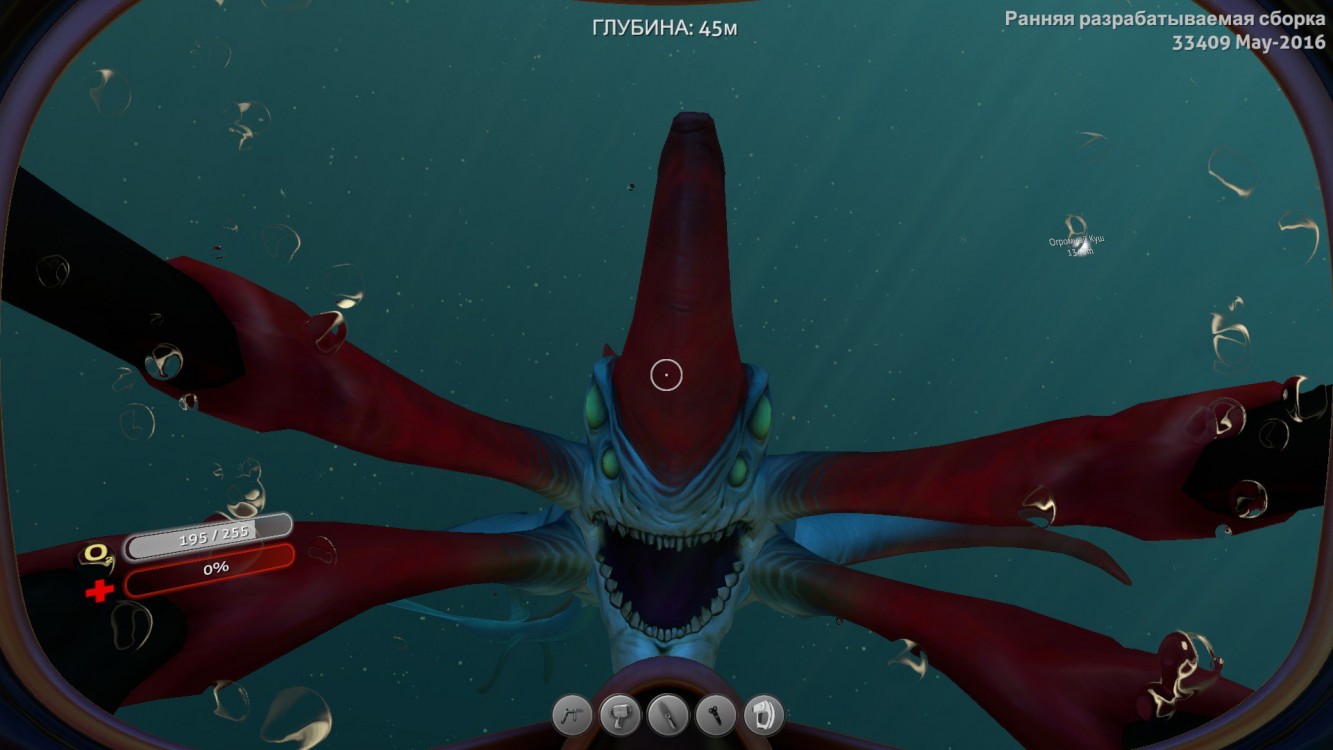Screen dimensions: 1333x750
Task: Equip the white device in the last slot
Action: [x=763, y=716]
